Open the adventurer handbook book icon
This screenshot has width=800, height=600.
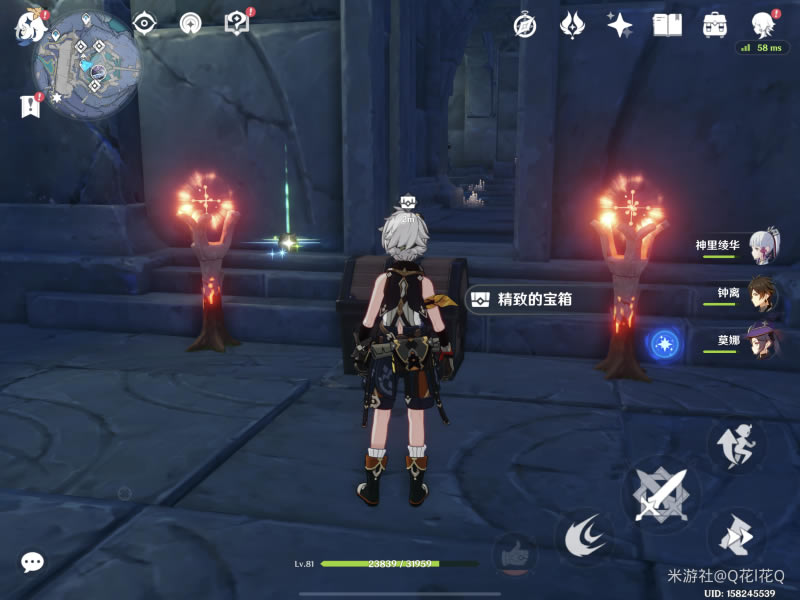coord(667,25)
